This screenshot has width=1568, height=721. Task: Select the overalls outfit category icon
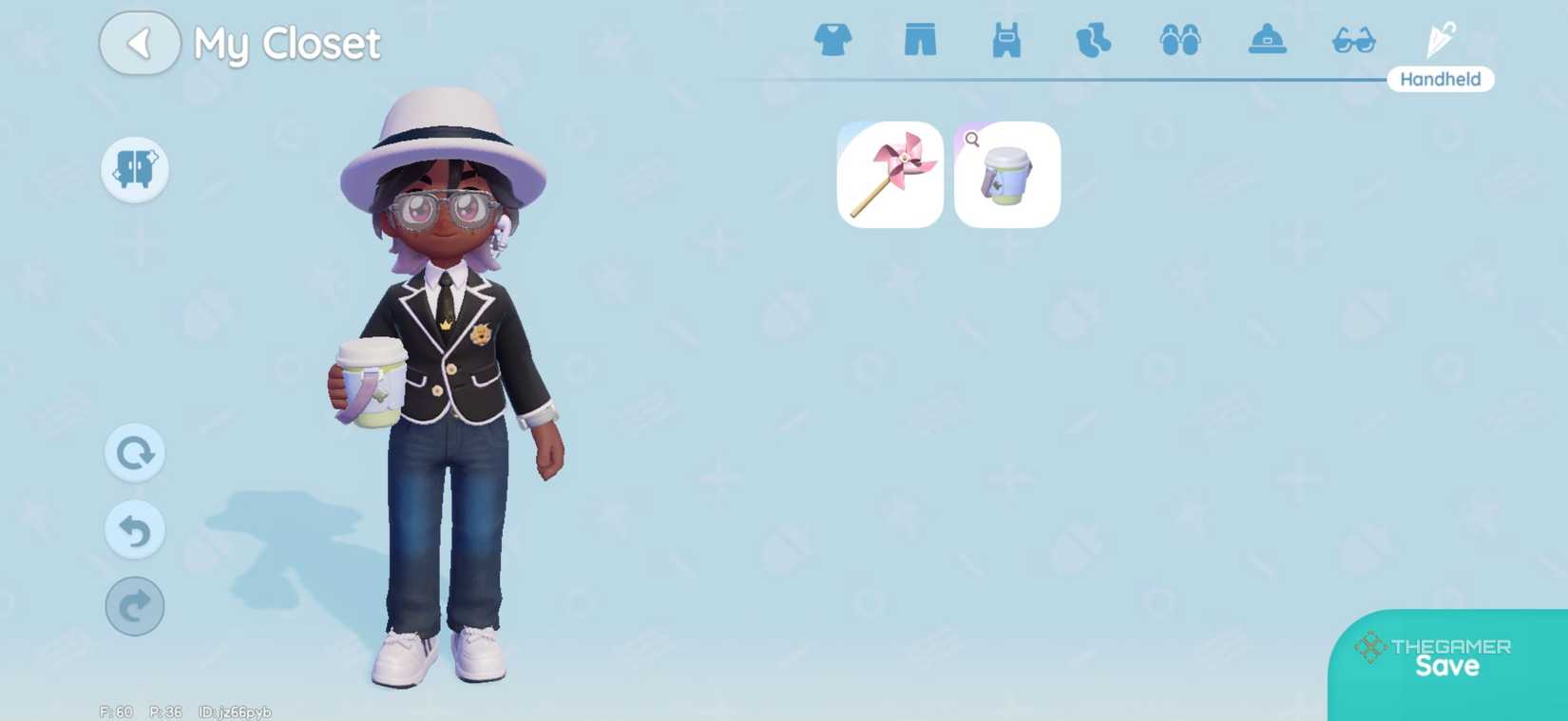pyautogui.click(x=1006, y=40)
